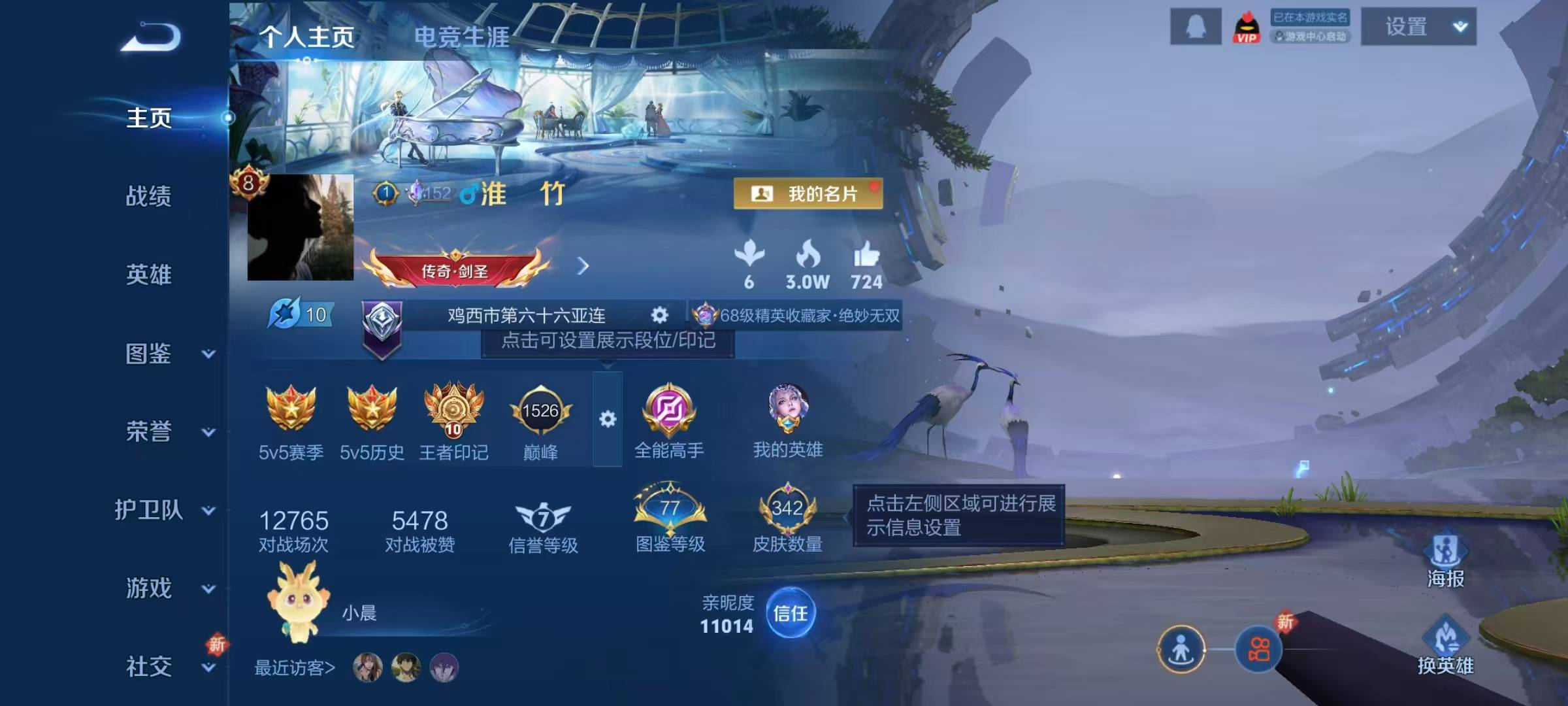Image resolution: width=1568 pixels, height=706 pixels.
Task: Click the QQ penguin icon top right
Action: click(x=1196, y=26)
